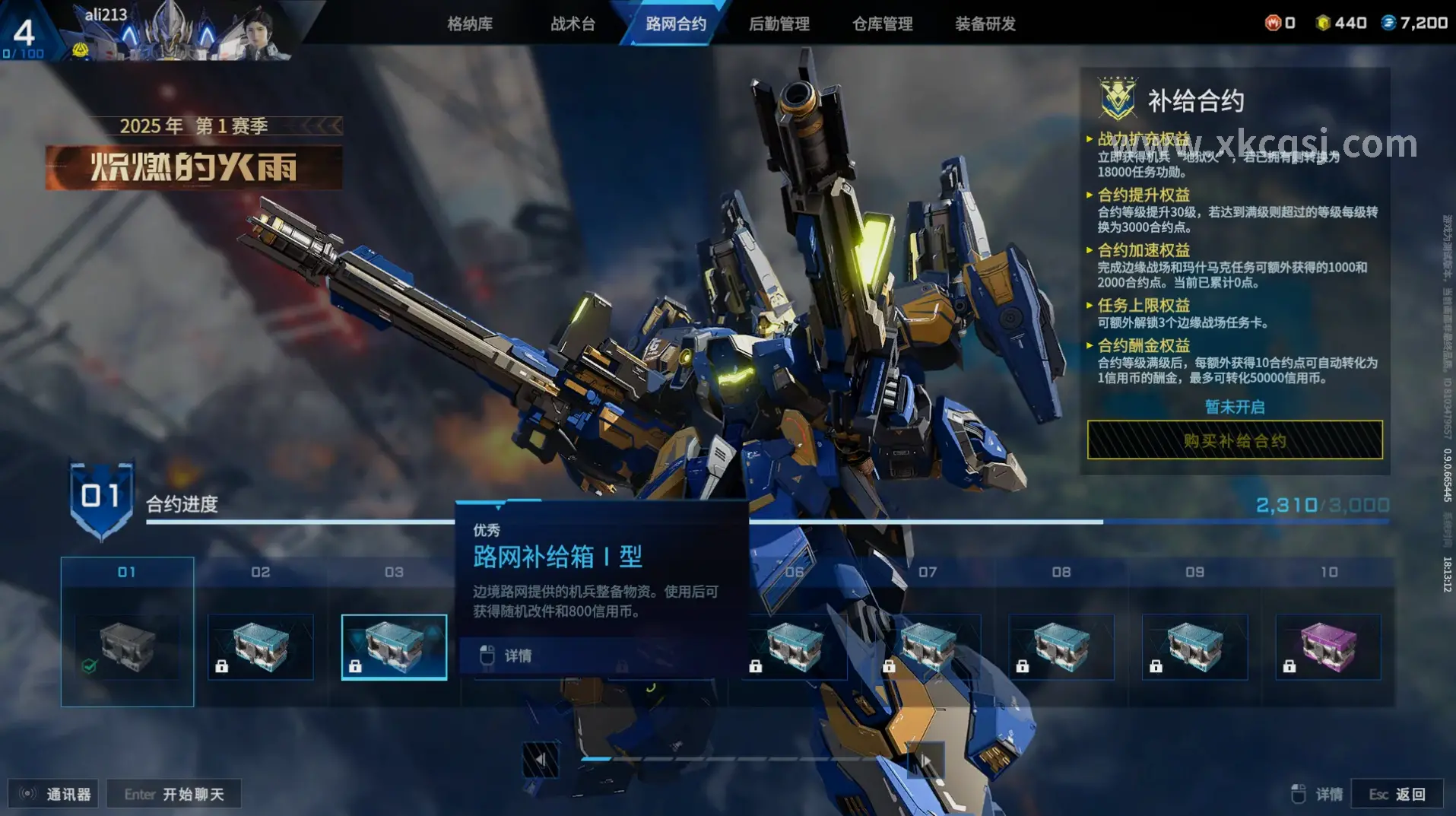The image size is (1456, 816).
Task: Show 详情 details in the crate tooltip
Action: tap(517, 656)
